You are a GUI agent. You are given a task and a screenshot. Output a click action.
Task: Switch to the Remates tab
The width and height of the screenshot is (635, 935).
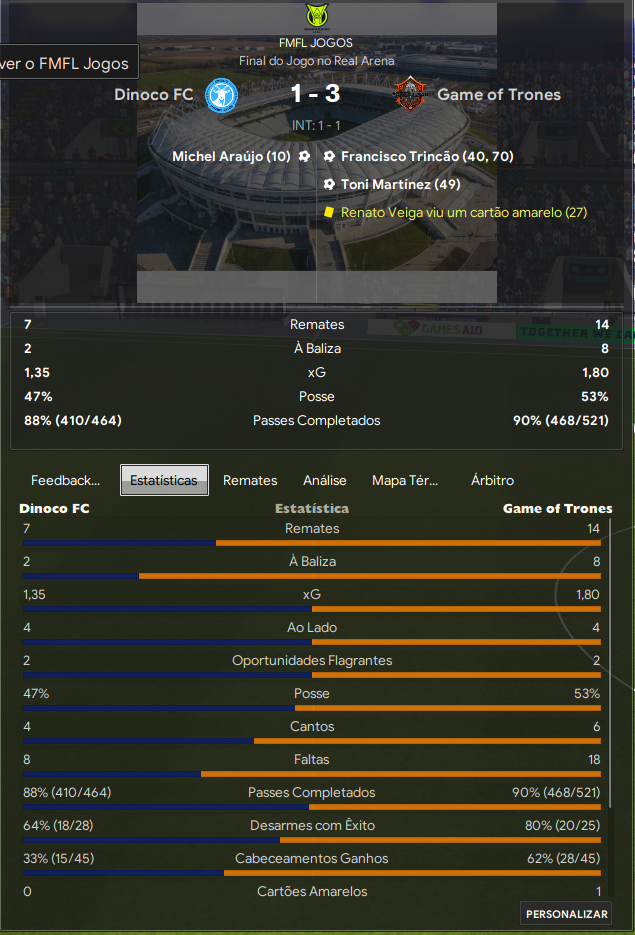[250, 480]
